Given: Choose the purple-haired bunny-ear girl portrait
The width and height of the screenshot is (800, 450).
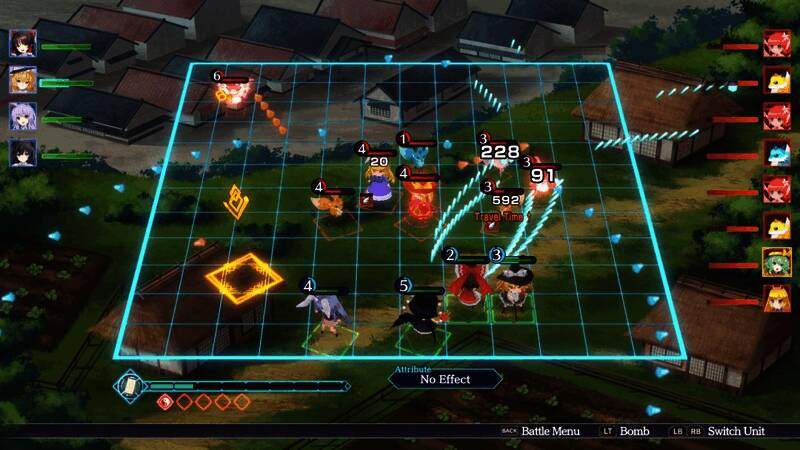Looking at the screenshot, I should pos(22,115).
